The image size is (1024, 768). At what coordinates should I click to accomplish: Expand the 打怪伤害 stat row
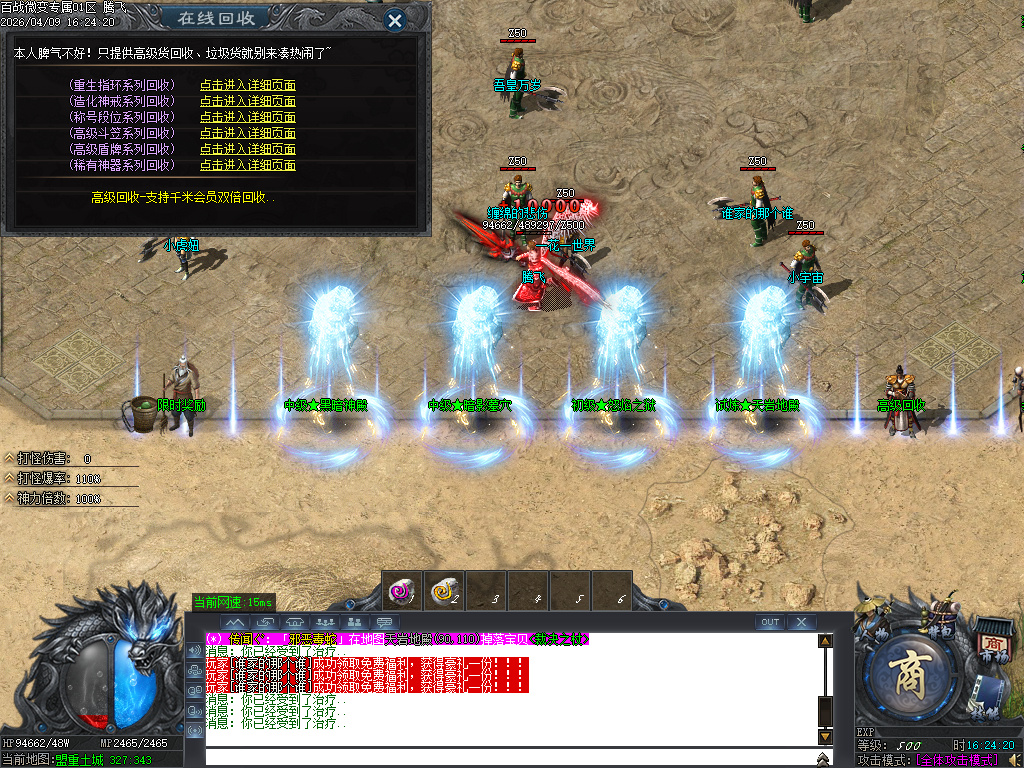click(10, 459)
